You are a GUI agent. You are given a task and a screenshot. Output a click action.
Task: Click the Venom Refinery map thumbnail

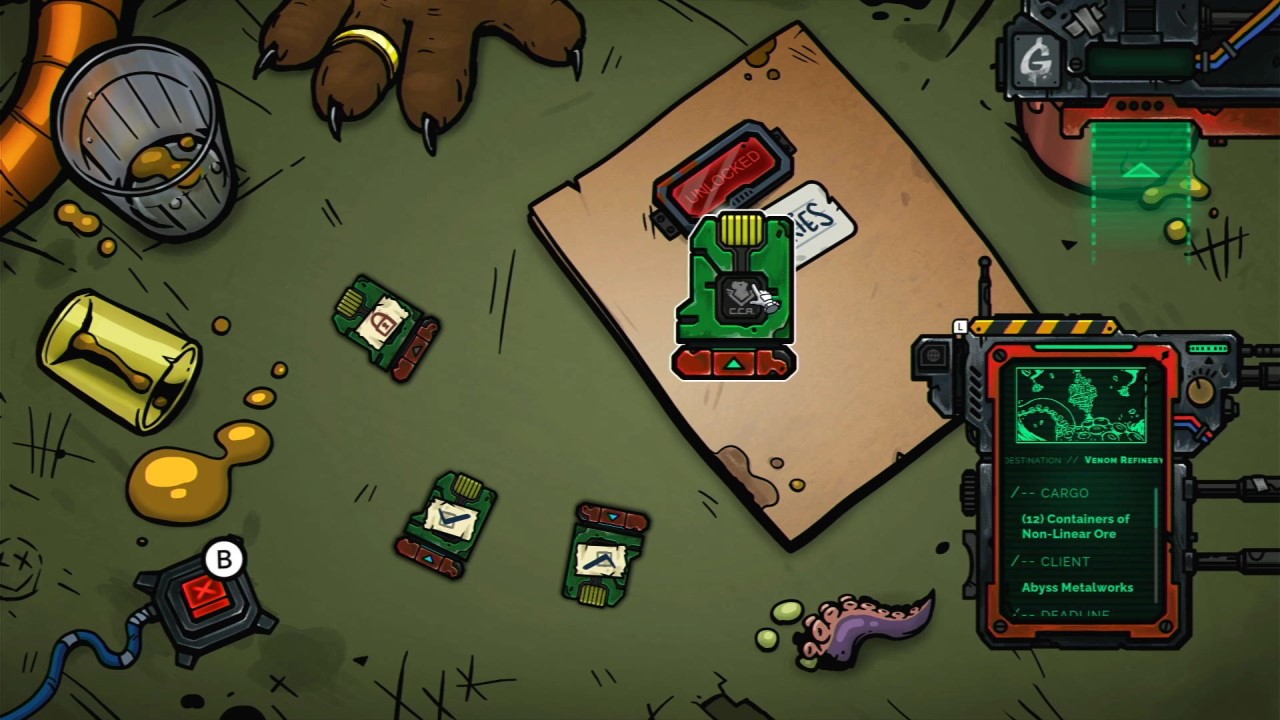click(x=1081, y=404)
